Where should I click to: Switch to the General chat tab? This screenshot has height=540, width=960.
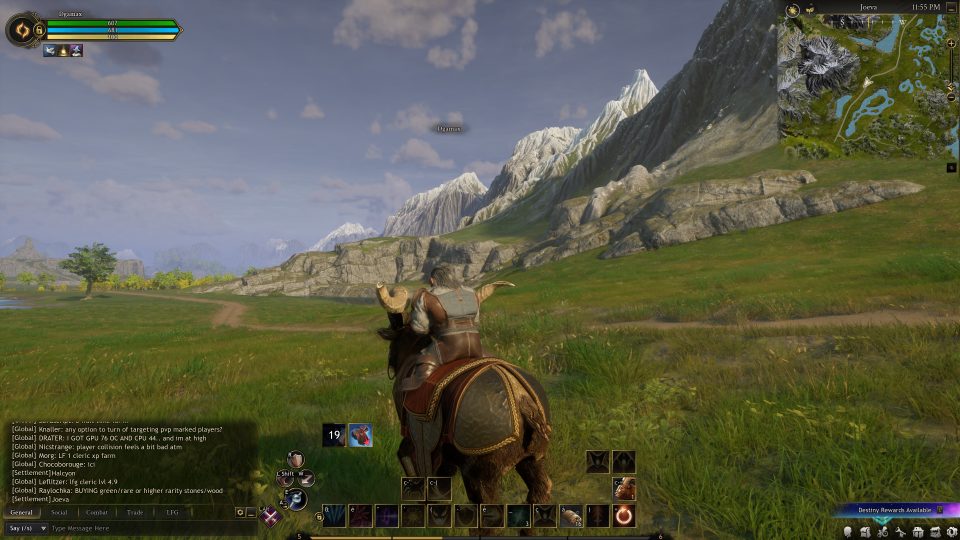[x=22, y=512]
